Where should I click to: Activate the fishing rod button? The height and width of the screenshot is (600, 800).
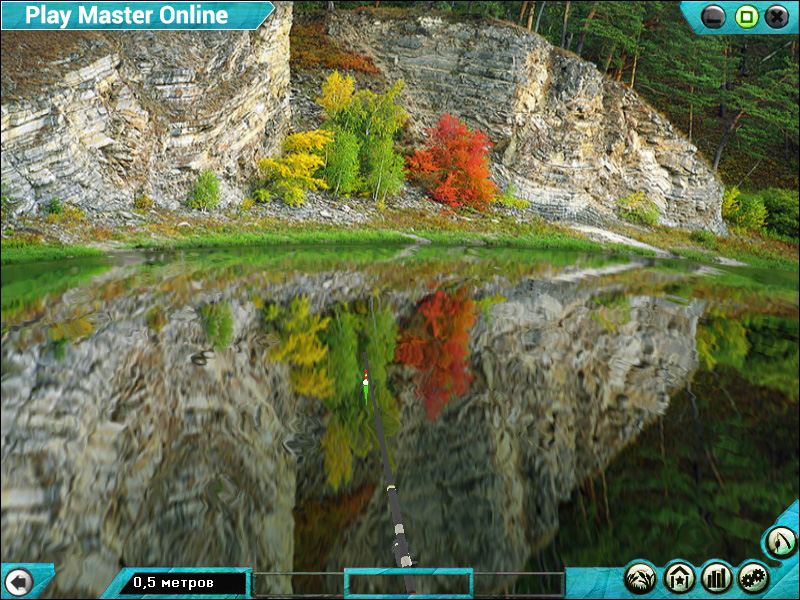(780, 541)
